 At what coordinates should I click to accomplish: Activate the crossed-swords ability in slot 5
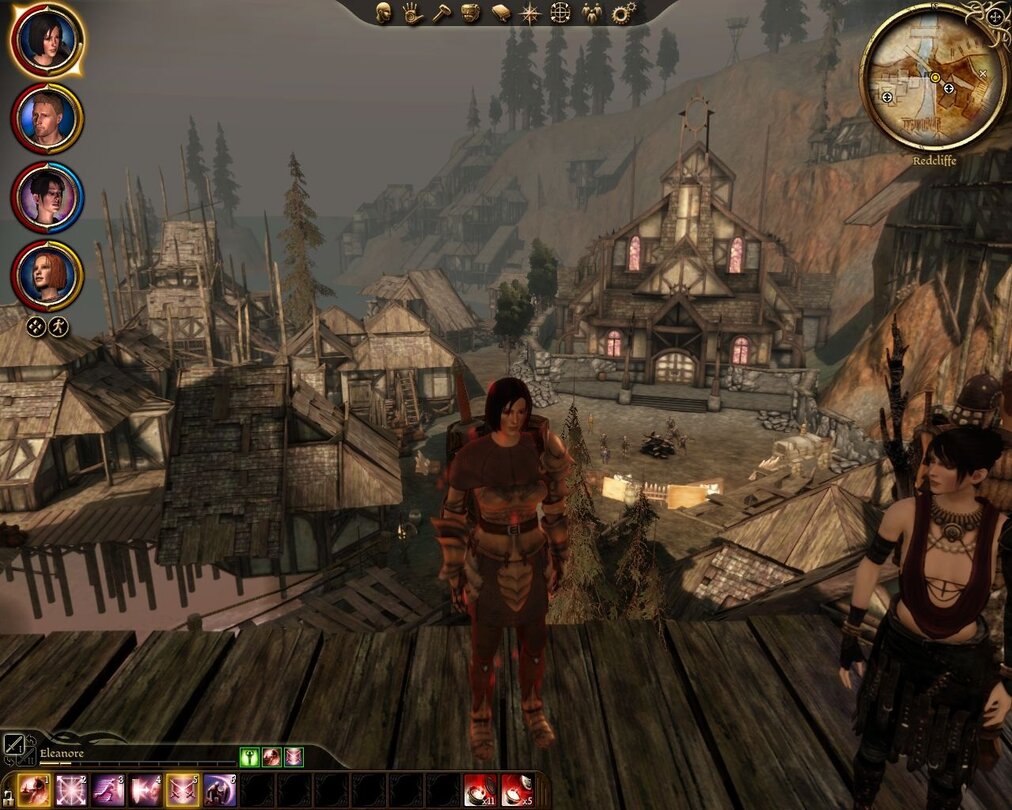click(182, 790)
